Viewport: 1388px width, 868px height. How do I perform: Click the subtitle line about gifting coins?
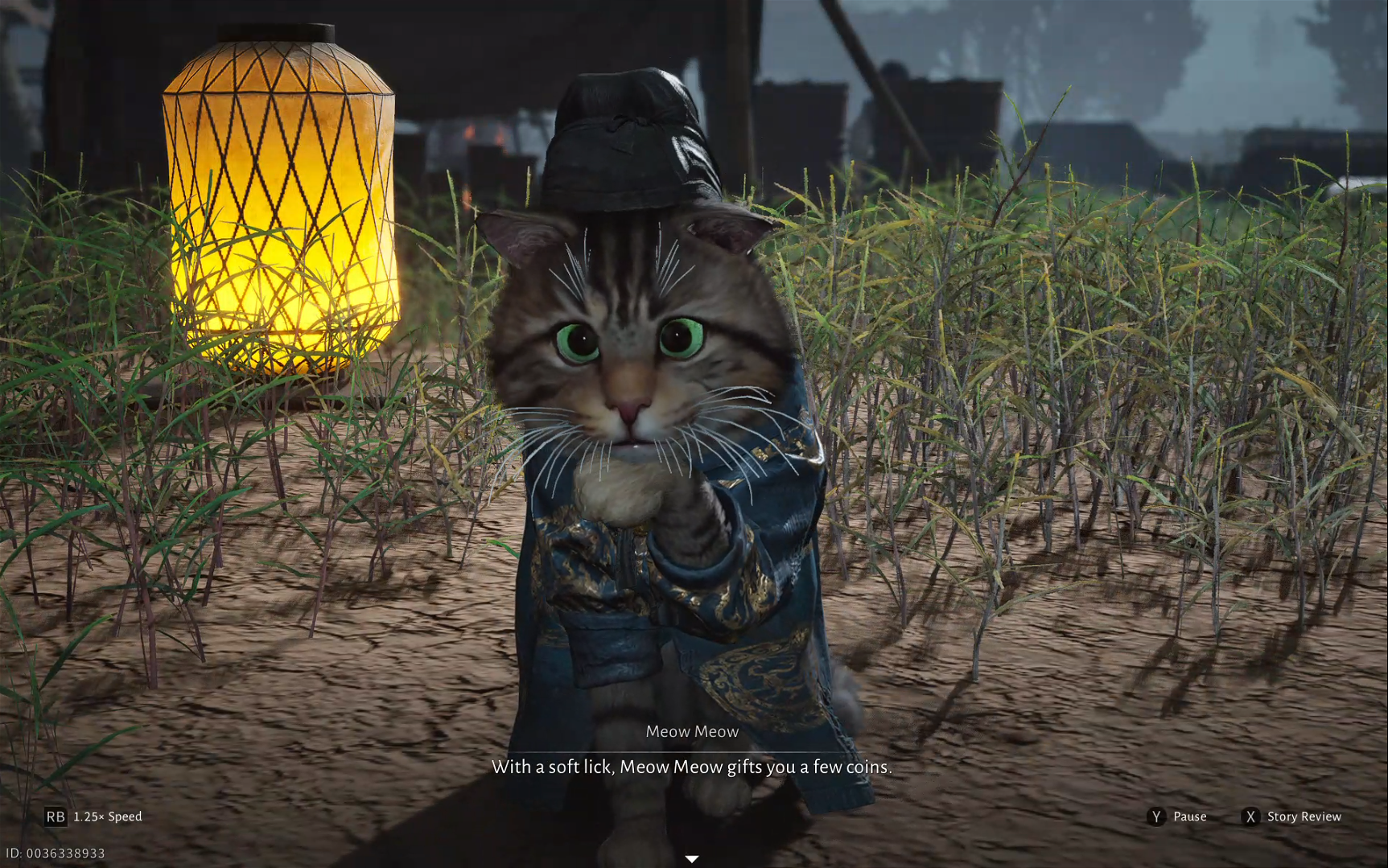point(692,767)
